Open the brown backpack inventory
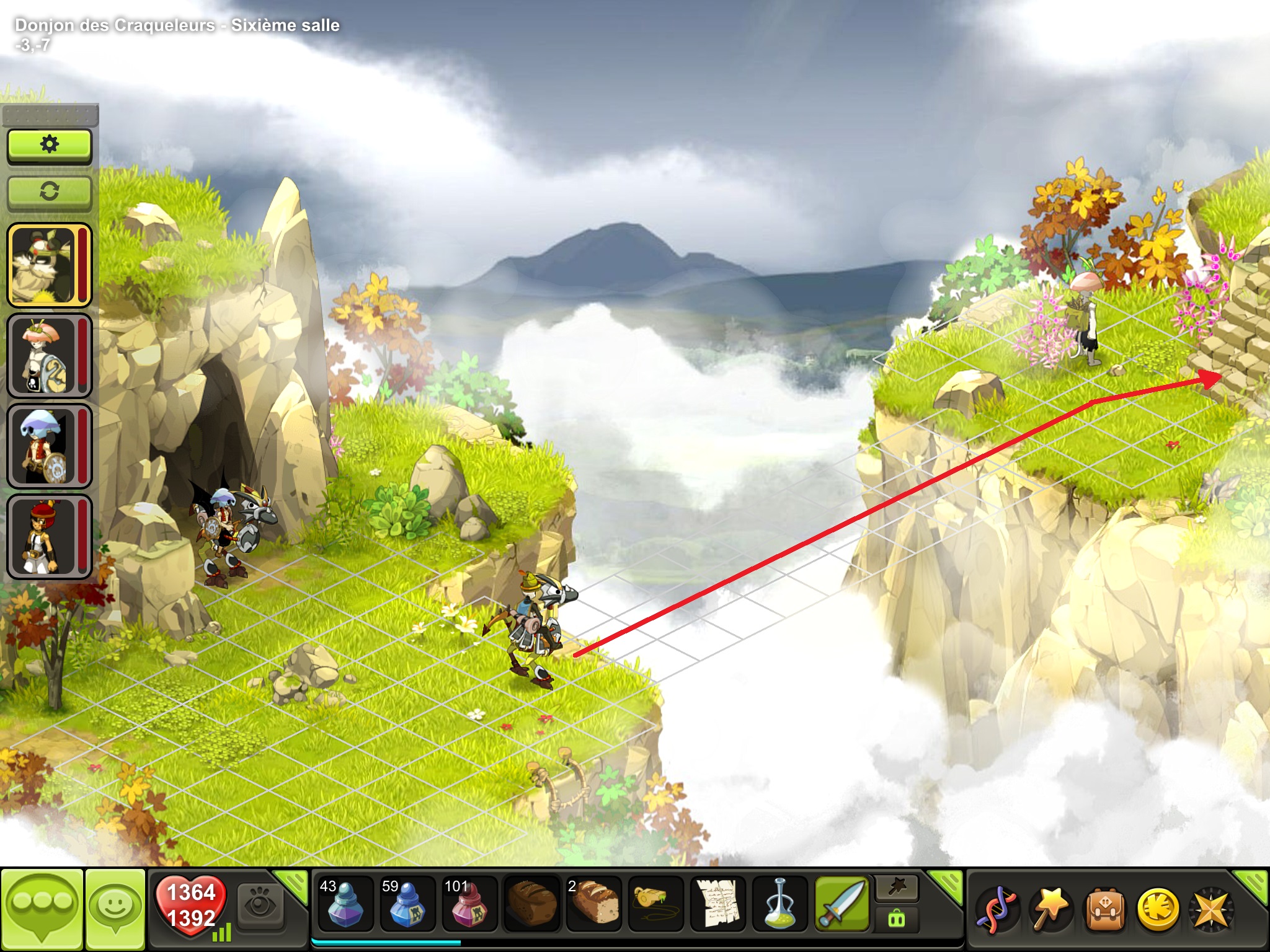Image resolution: width=1270 pixels, height=952 pixels. click(x=1105, y=910)
